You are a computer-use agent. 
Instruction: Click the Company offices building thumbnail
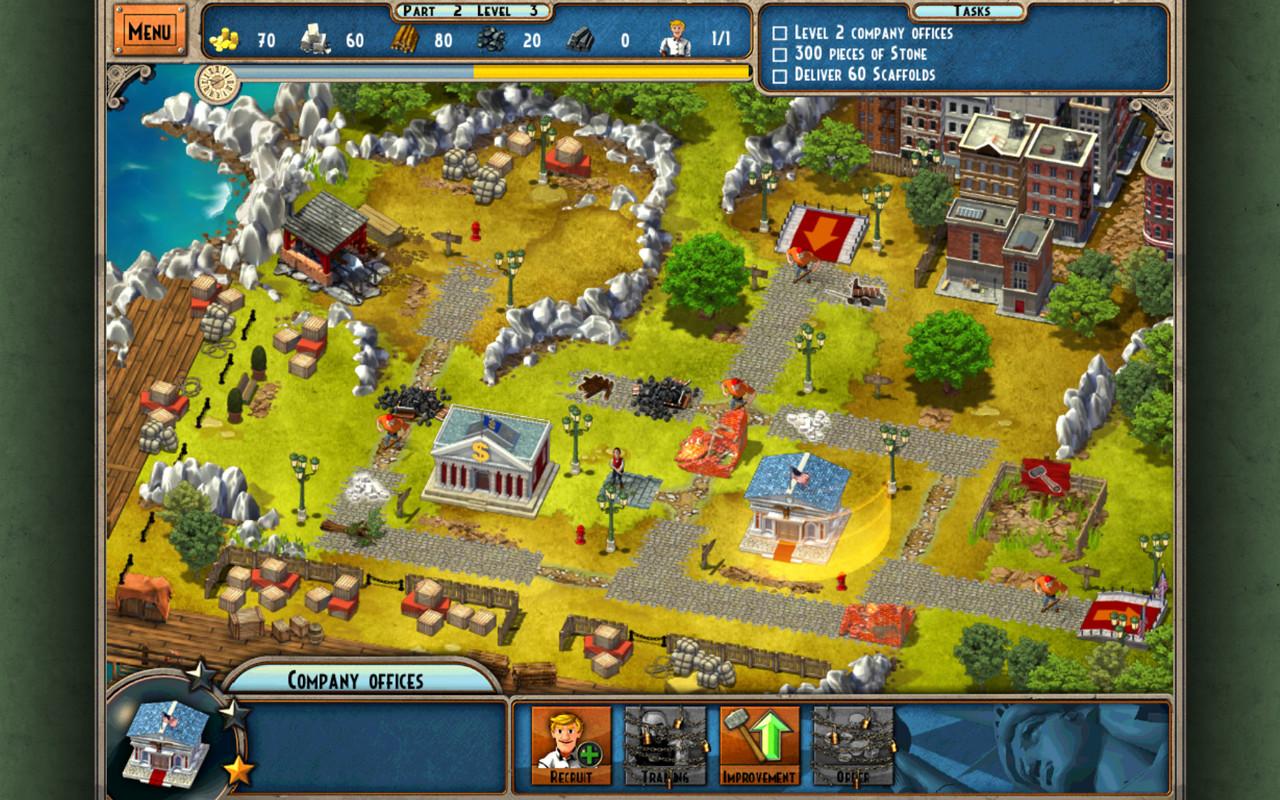point(166,747)
